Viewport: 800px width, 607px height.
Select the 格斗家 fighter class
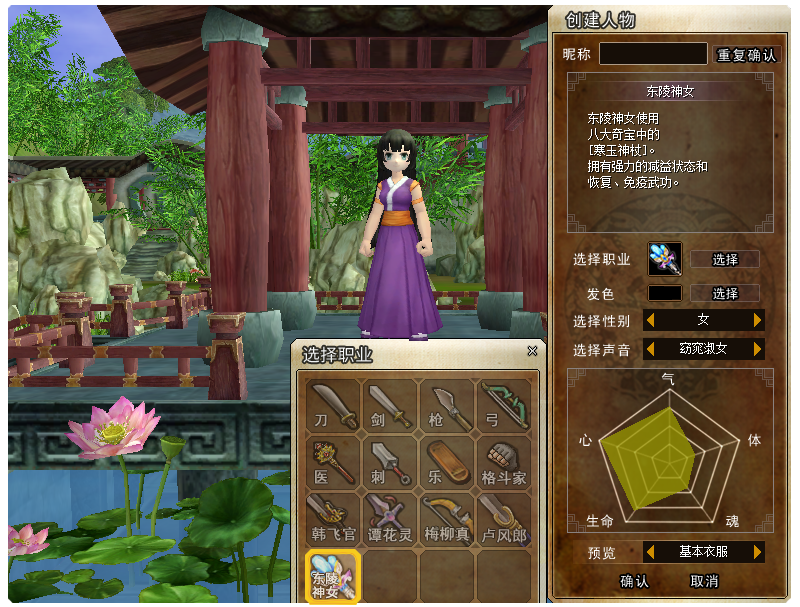pos(504,463)
